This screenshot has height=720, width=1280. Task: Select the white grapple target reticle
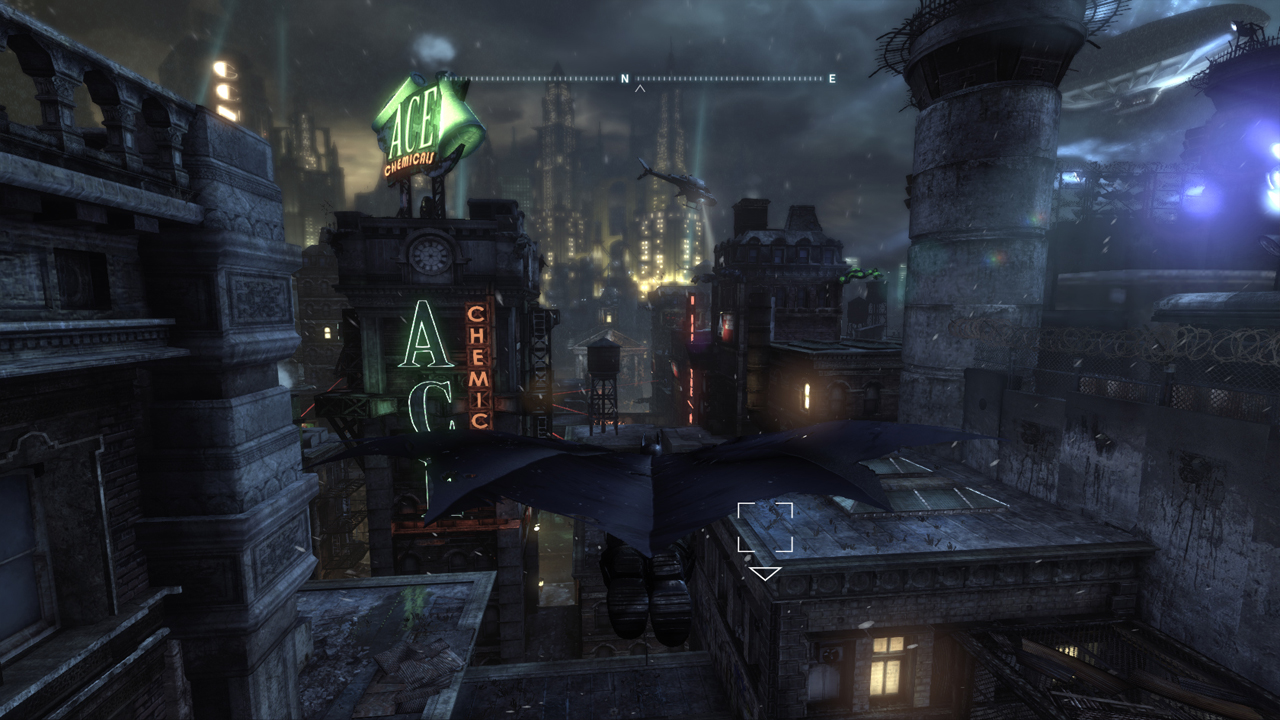[x=765, y=528]
